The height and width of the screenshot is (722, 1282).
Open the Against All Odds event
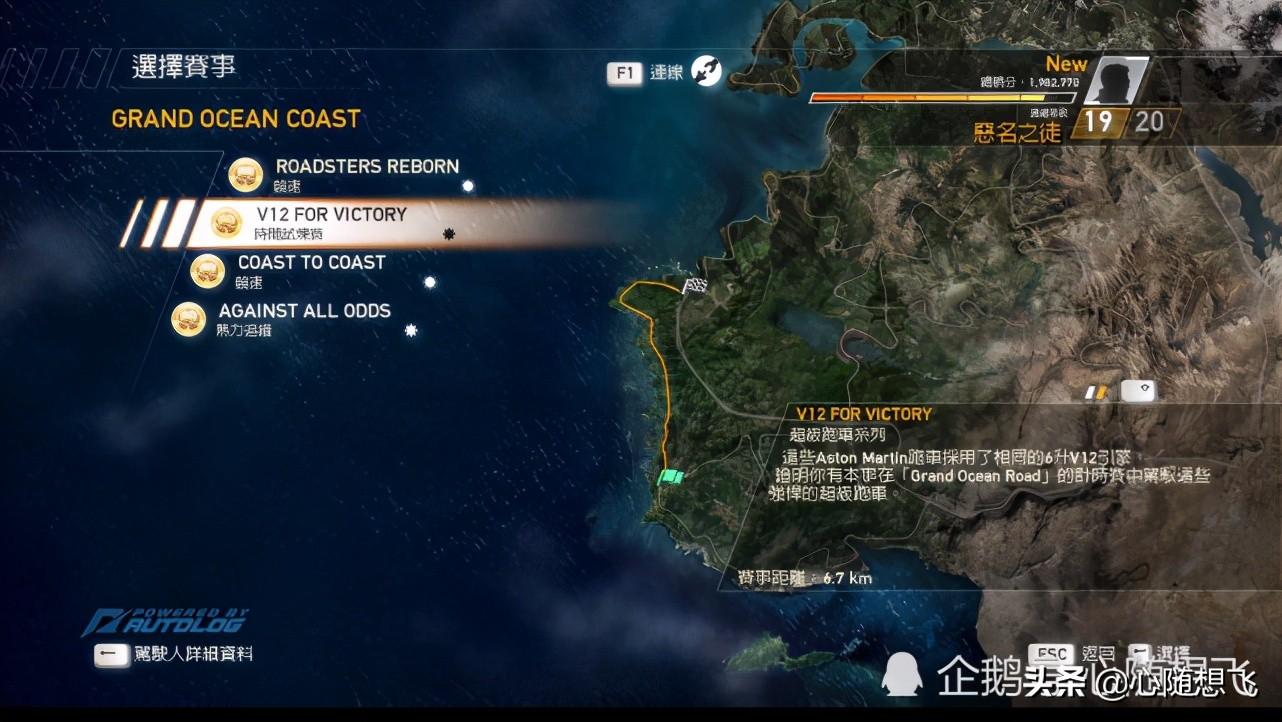point(304,311)
